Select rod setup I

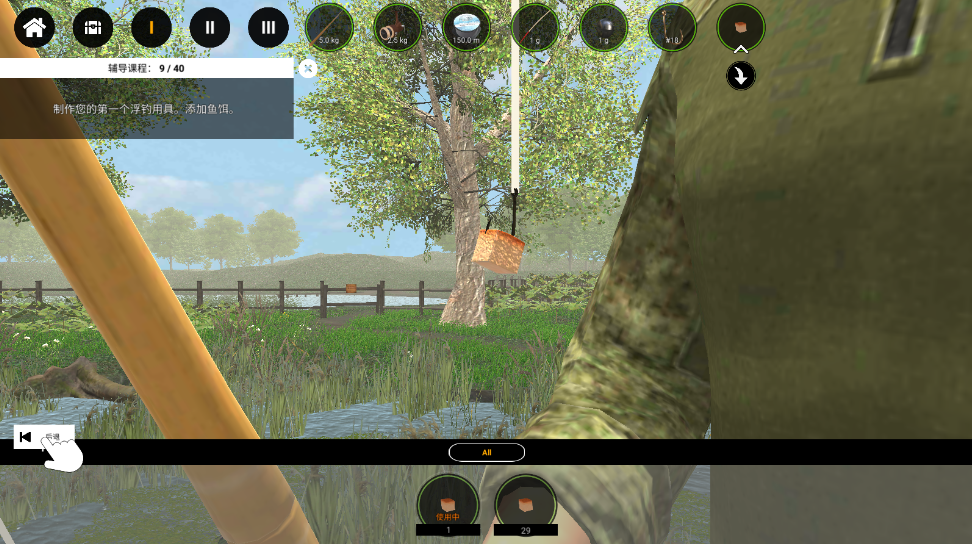click(x=151, y=27)
